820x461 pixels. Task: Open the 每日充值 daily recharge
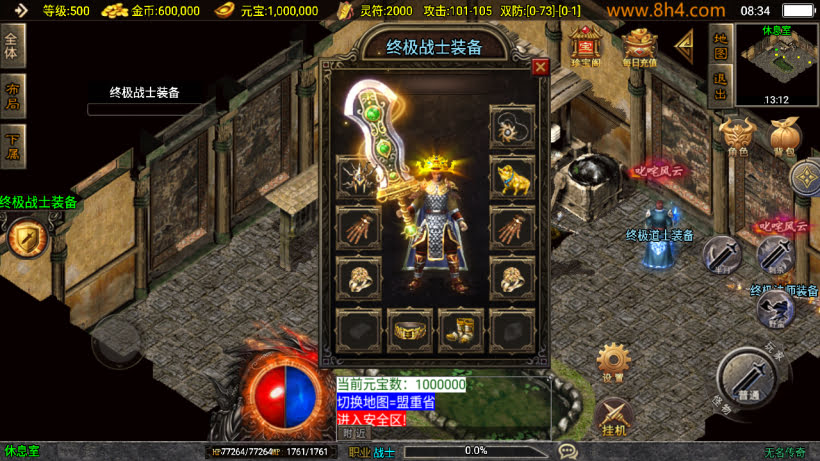(x=640, y=44)
